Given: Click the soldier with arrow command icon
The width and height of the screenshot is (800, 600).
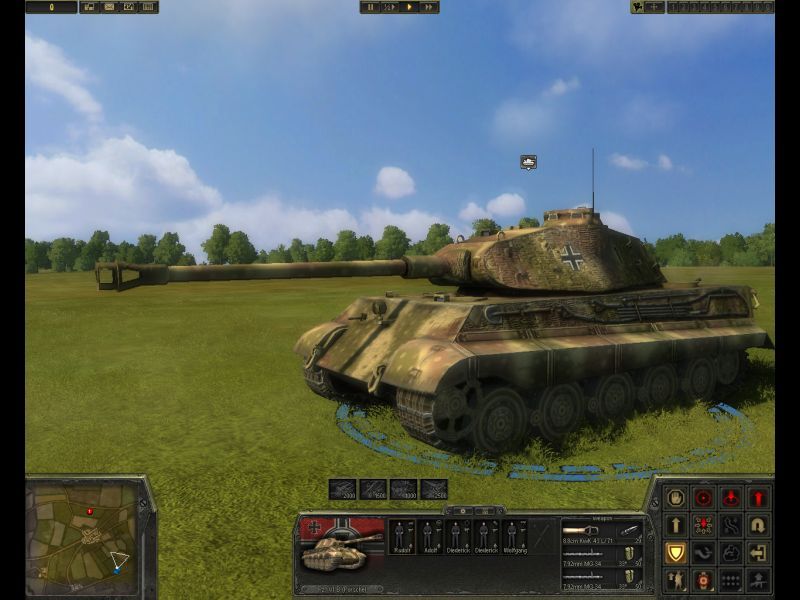Looking at the screenshot, I should (676, 580).
